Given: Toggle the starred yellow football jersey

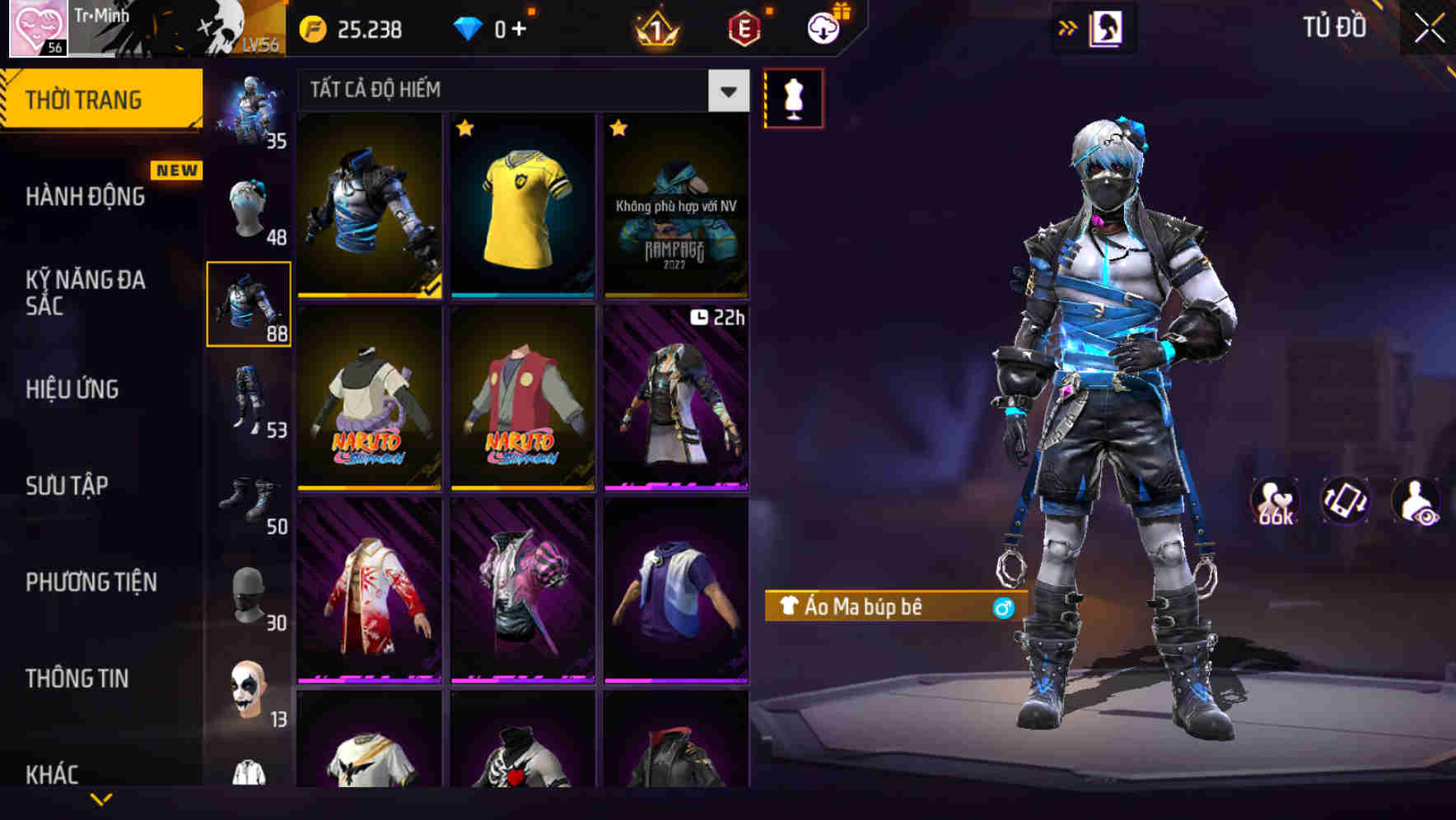Looking at the screenshot, I should tap(522, 206).
